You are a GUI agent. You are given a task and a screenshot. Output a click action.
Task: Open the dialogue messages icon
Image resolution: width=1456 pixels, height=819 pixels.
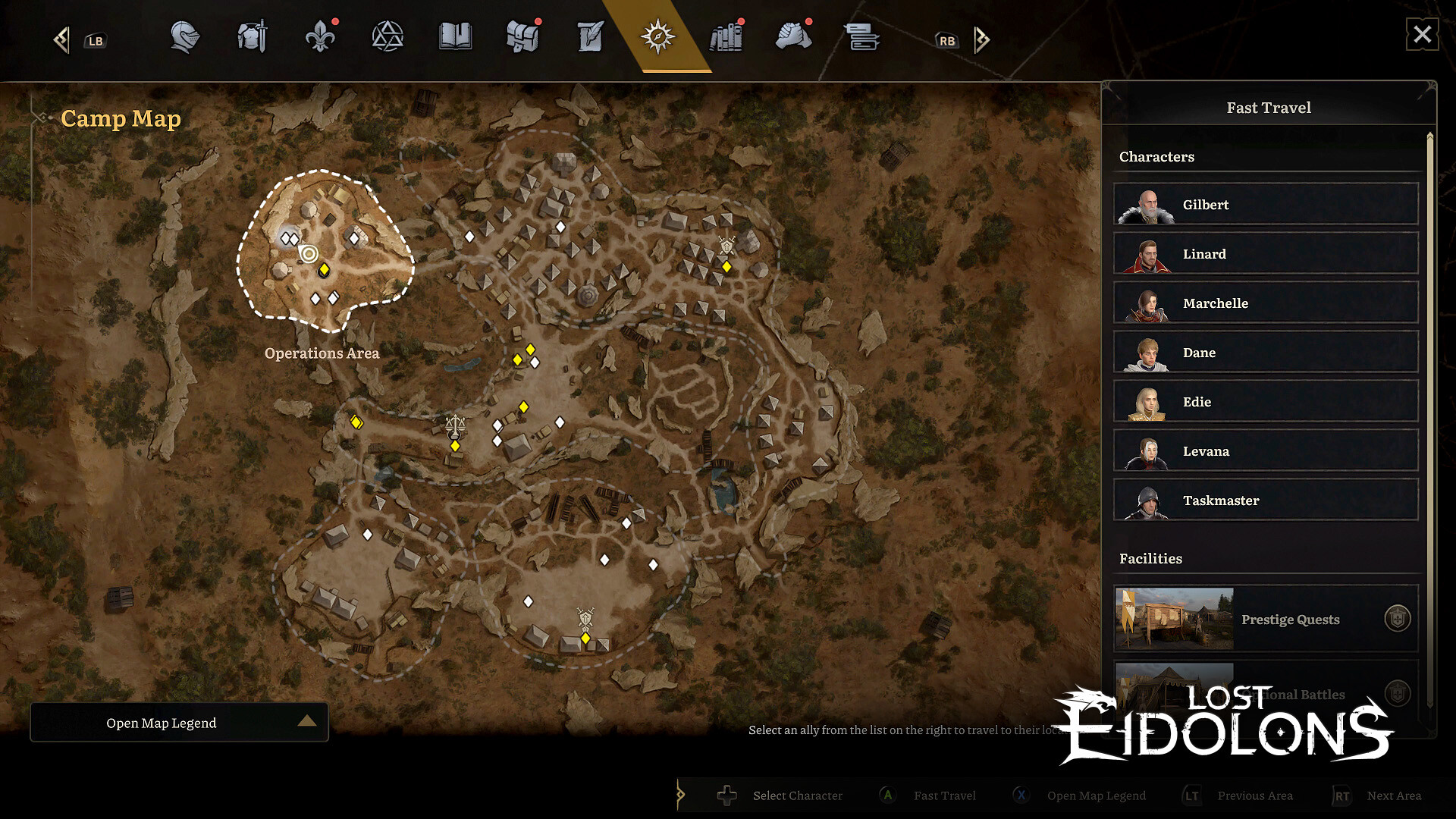pos(862,38)
